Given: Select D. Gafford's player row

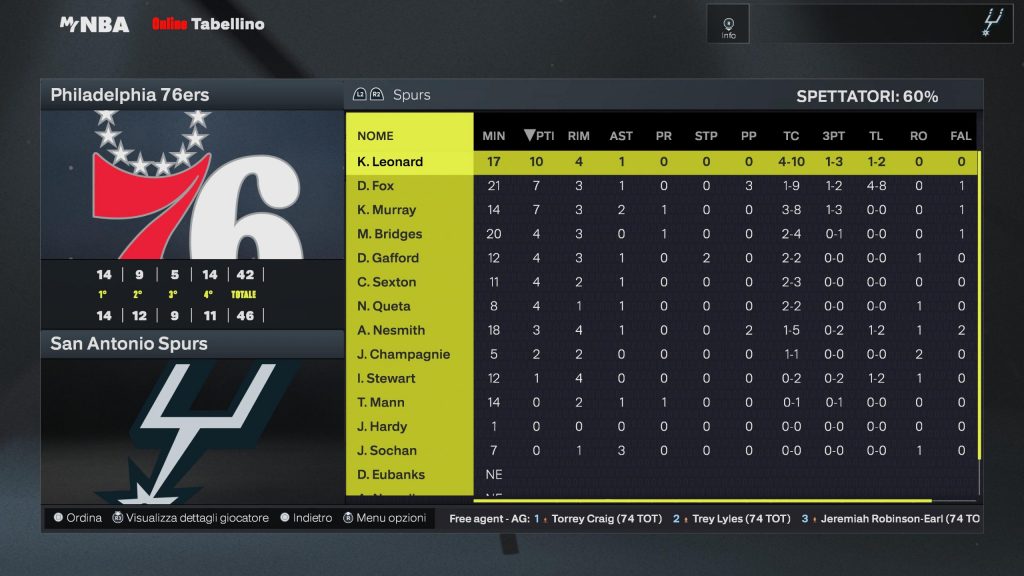Looking at the screenshot, I should tap(388, 258).
